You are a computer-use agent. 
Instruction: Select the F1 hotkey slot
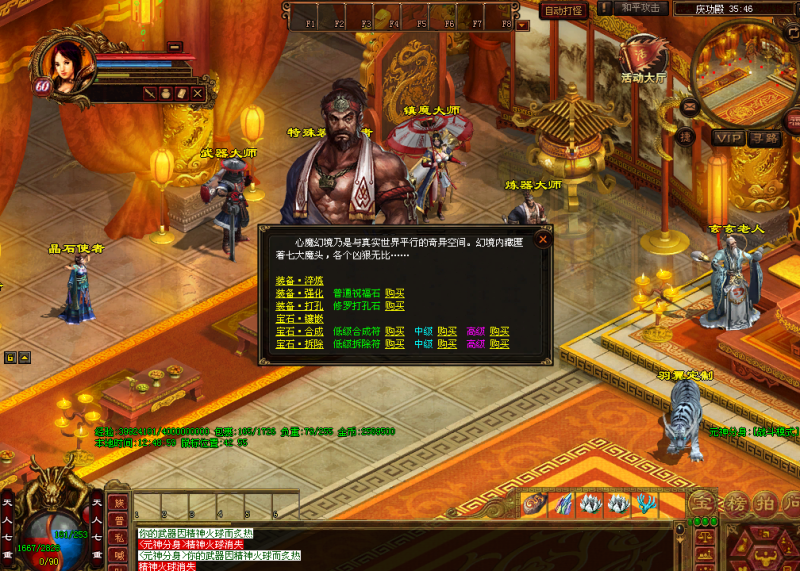[310, 22]
